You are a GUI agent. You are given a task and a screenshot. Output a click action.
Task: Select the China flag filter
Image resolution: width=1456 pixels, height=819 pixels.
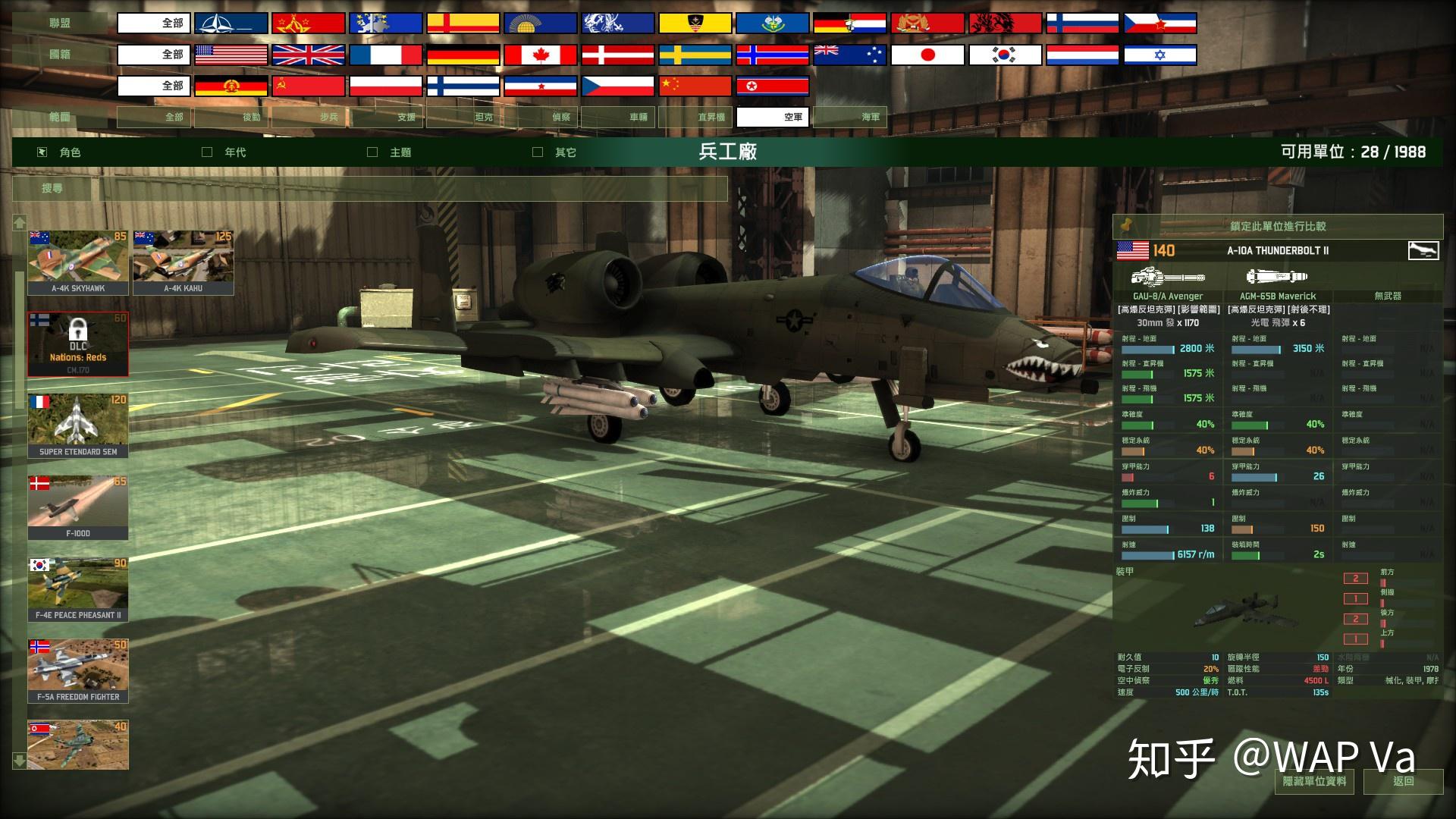tap(694, 86)
